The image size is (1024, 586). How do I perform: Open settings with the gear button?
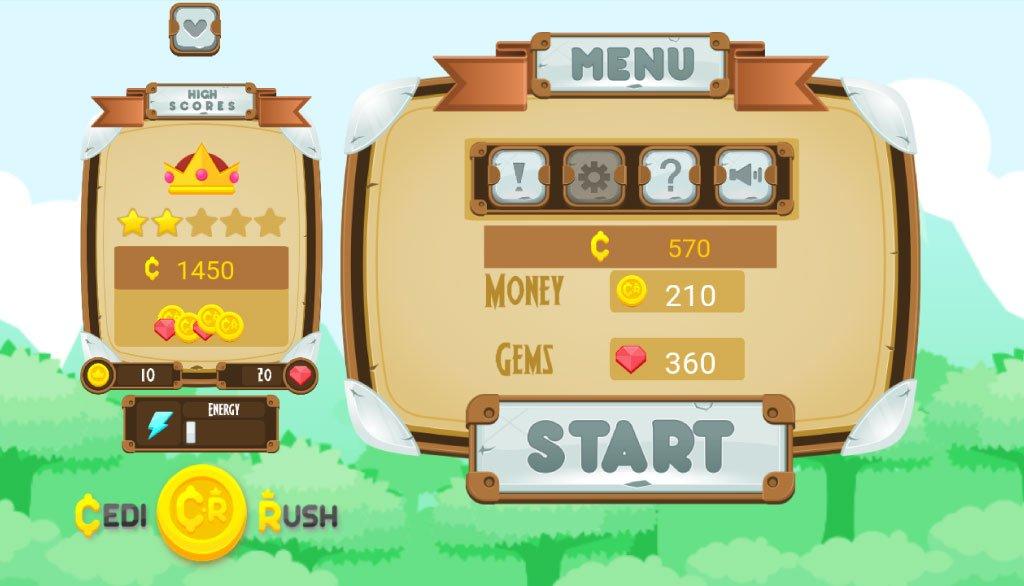point(594,177)
